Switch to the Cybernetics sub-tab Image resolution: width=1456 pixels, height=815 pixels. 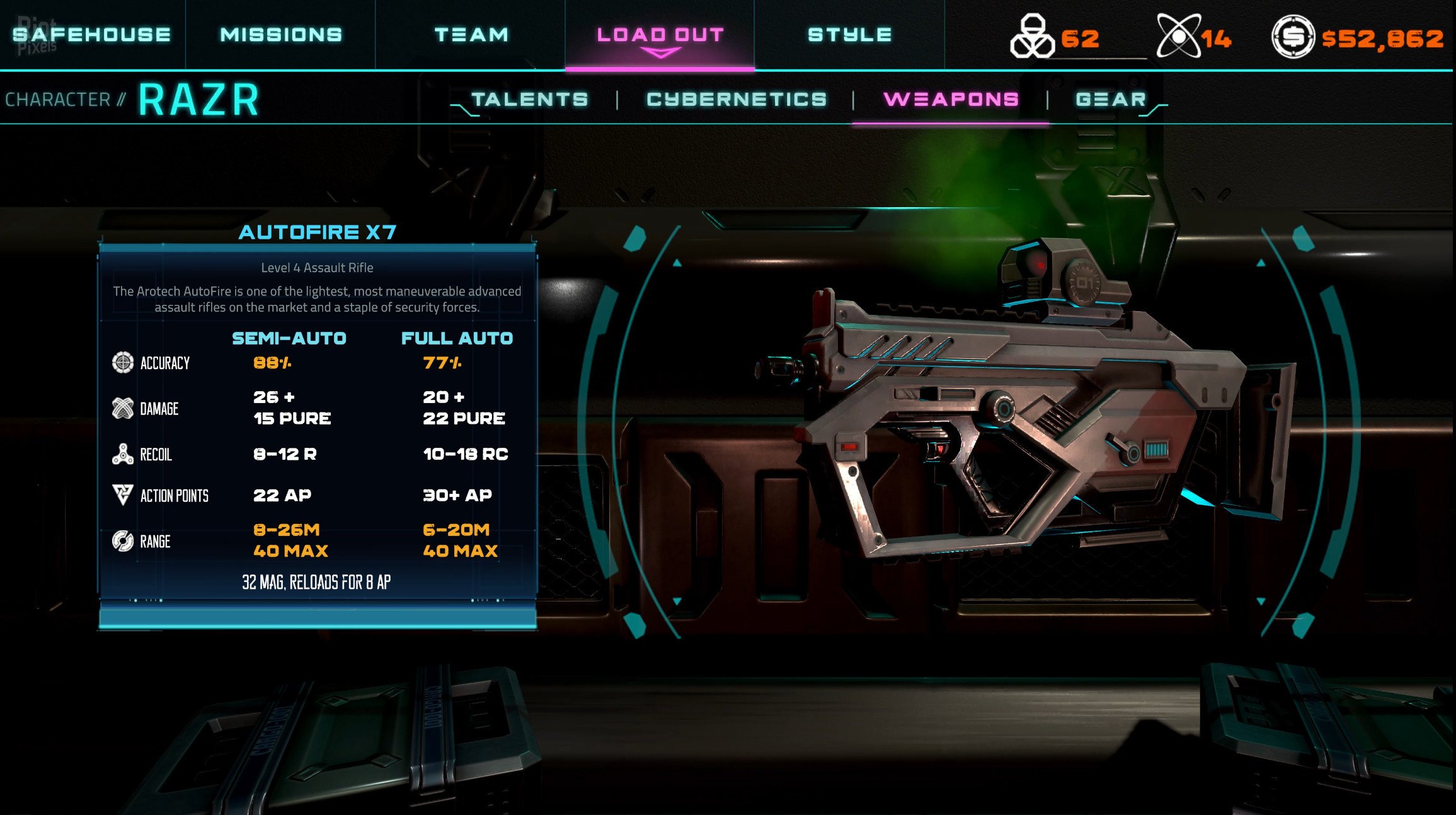point(737,100)
